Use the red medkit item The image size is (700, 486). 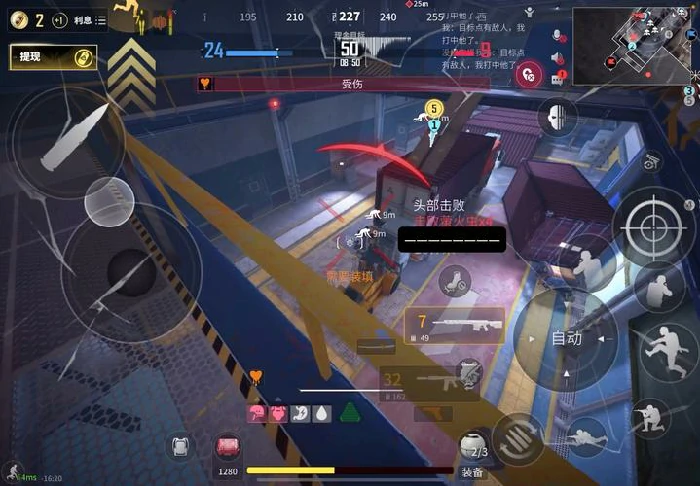click(x=229, y=447)
